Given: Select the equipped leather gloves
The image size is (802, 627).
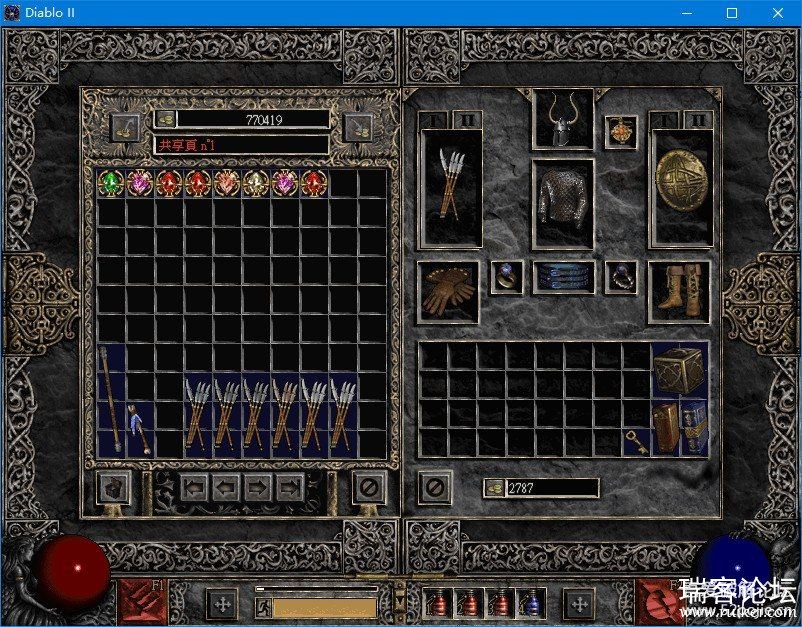Looking at the screenshot, I should pos(449,292).
